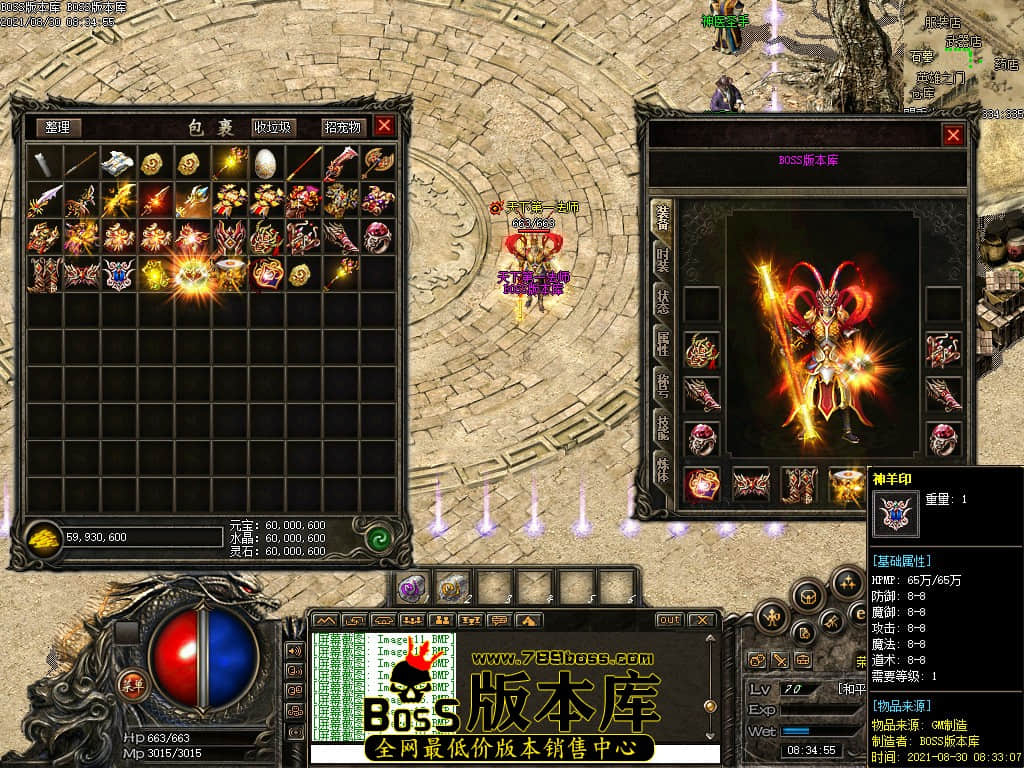Click the green swirl button in the bag

377,537
